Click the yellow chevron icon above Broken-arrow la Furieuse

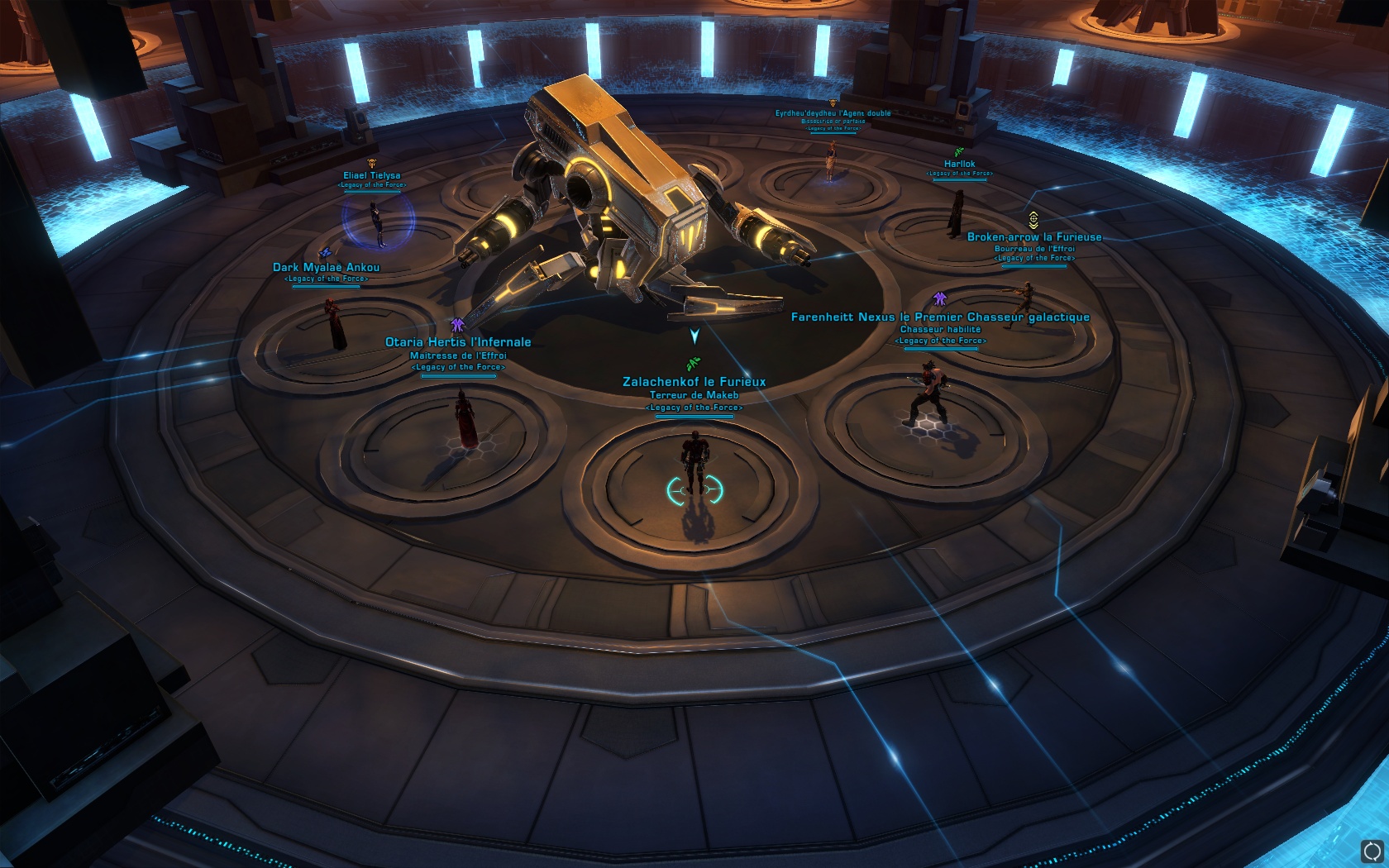coord(1033,220)
